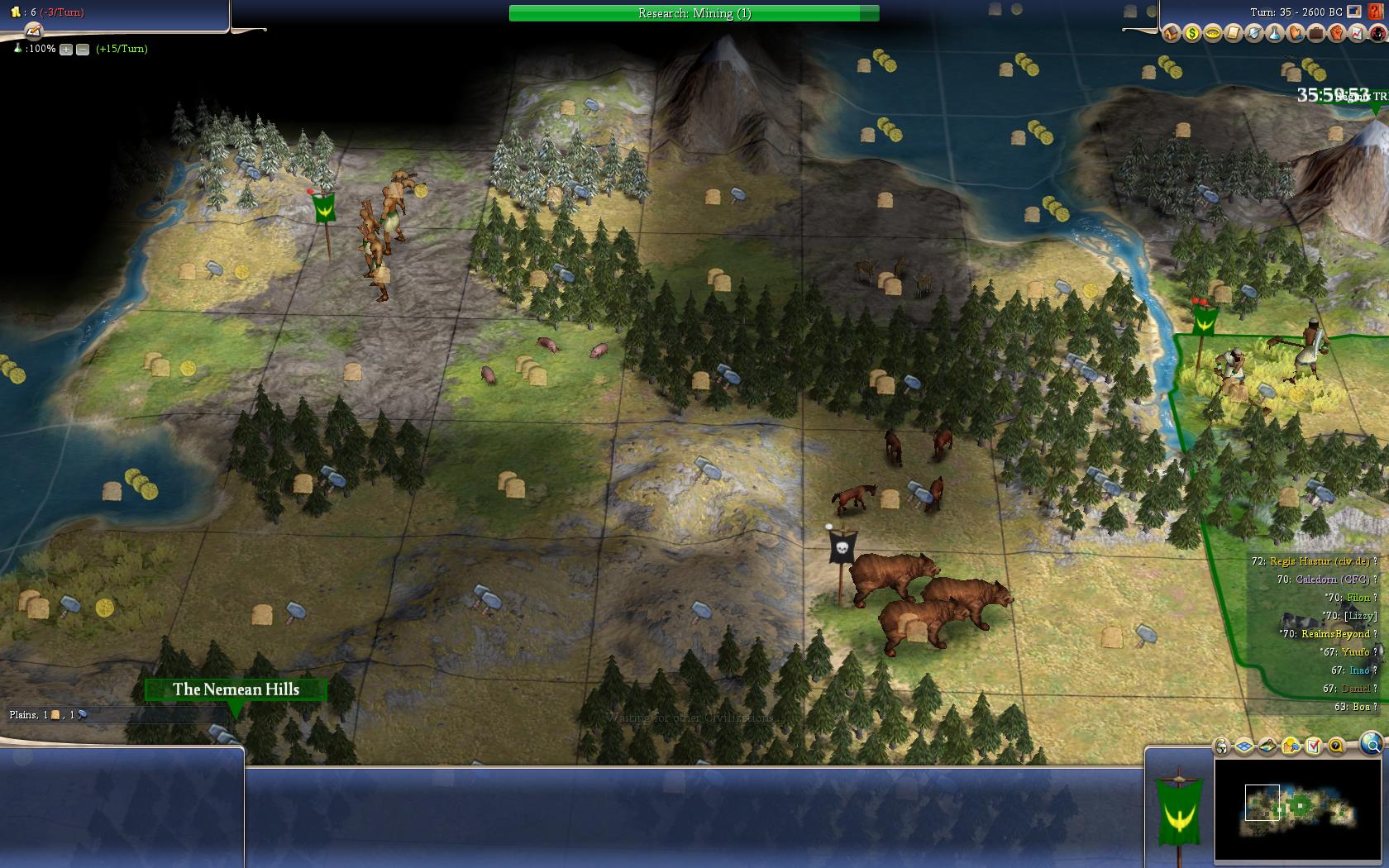Screen dimensions: 1389x868
Task: Click the Research: Mining progress bar
Action: 694,13
